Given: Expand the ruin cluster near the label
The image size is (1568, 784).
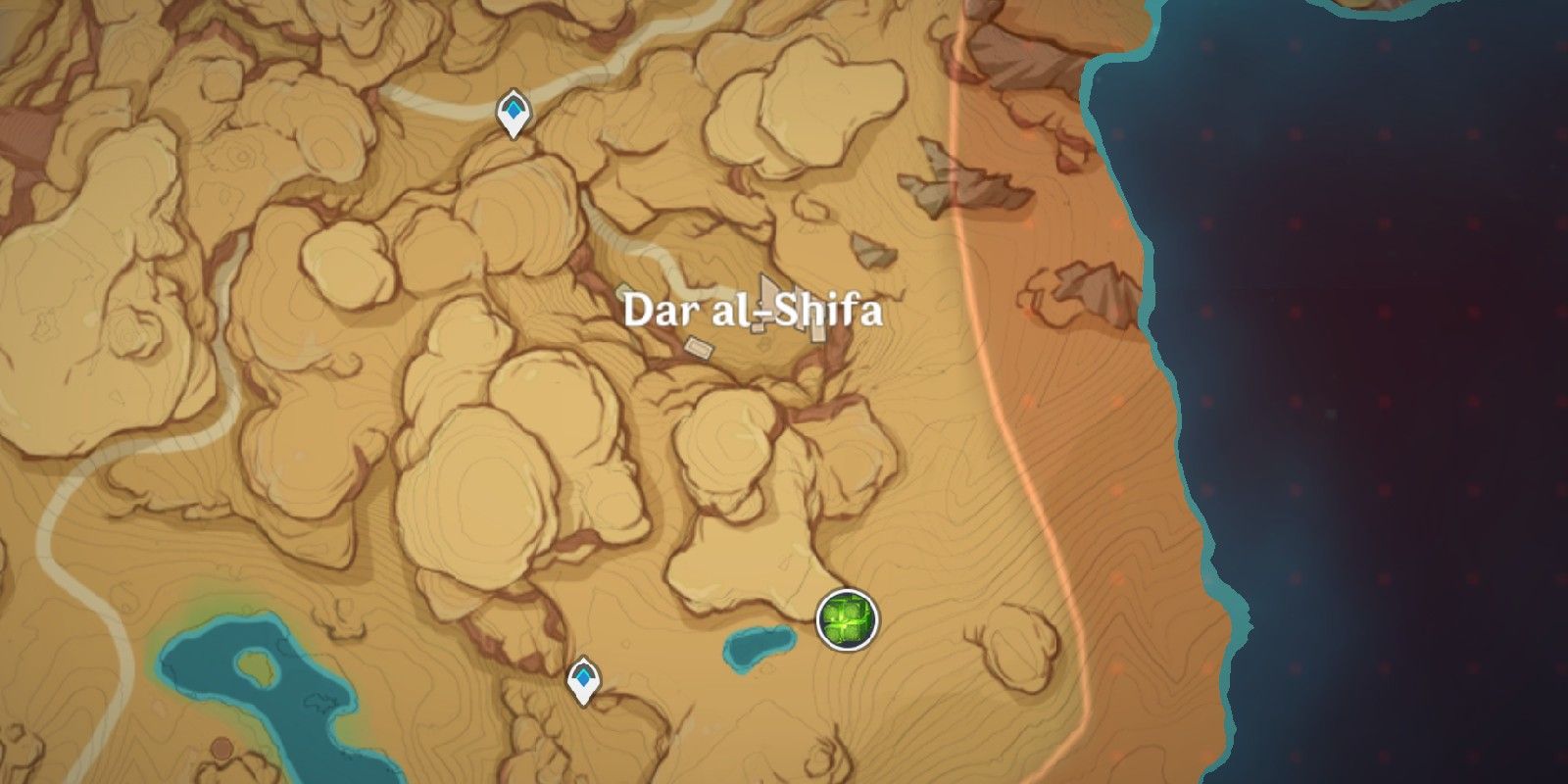Looking at the screenshot, I should tap(767, 294).
